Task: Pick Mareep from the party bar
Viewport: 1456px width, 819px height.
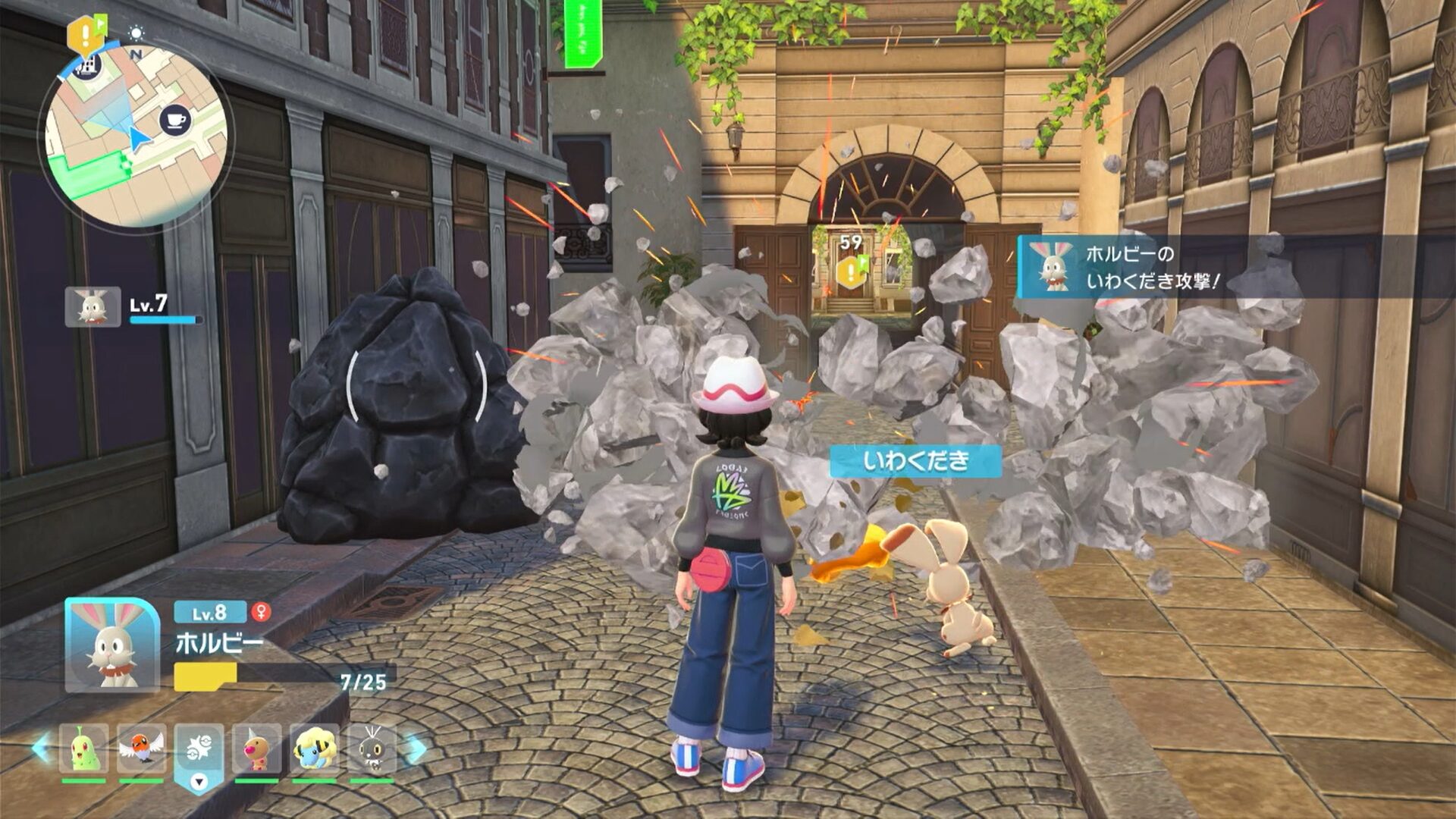Action: point(314,748)
